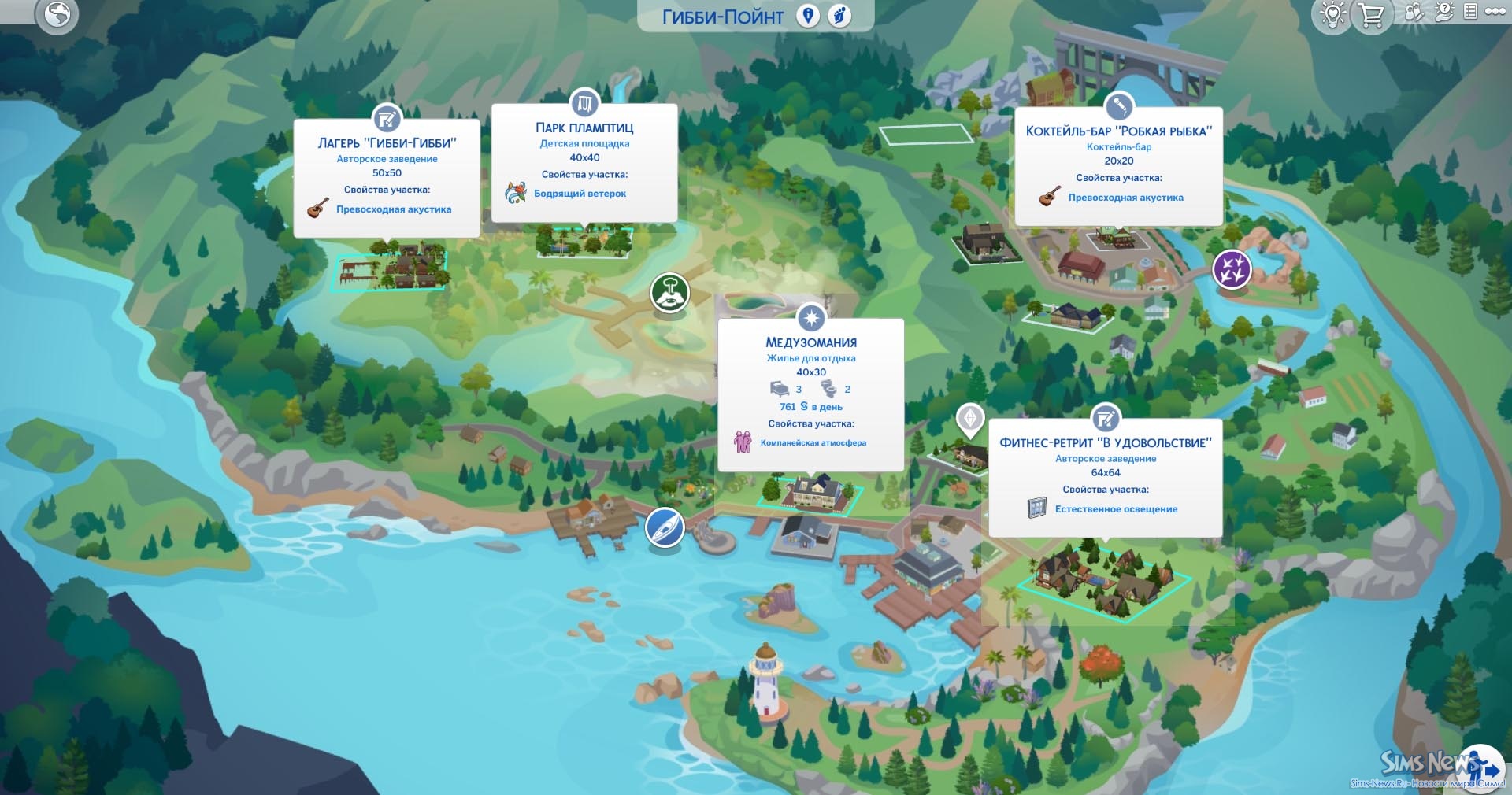Open the eco footprint leaf icon
The image size is (1512, 795).
pyautogui.click(x=840, y=16)
